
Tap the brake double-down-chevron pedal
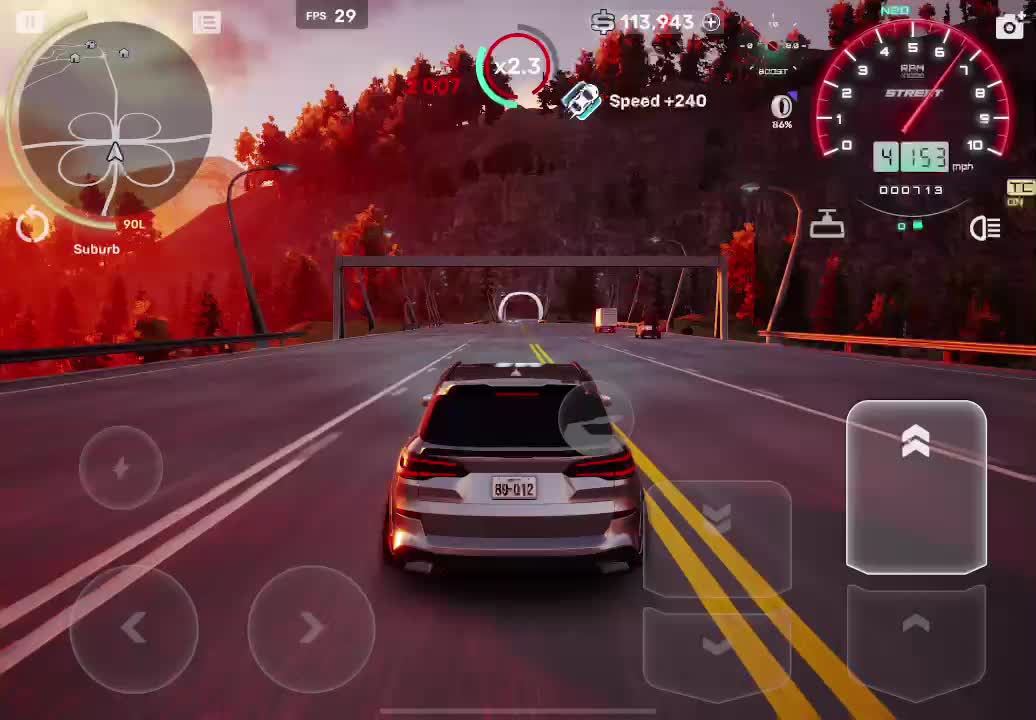click(x=717, y=535)
